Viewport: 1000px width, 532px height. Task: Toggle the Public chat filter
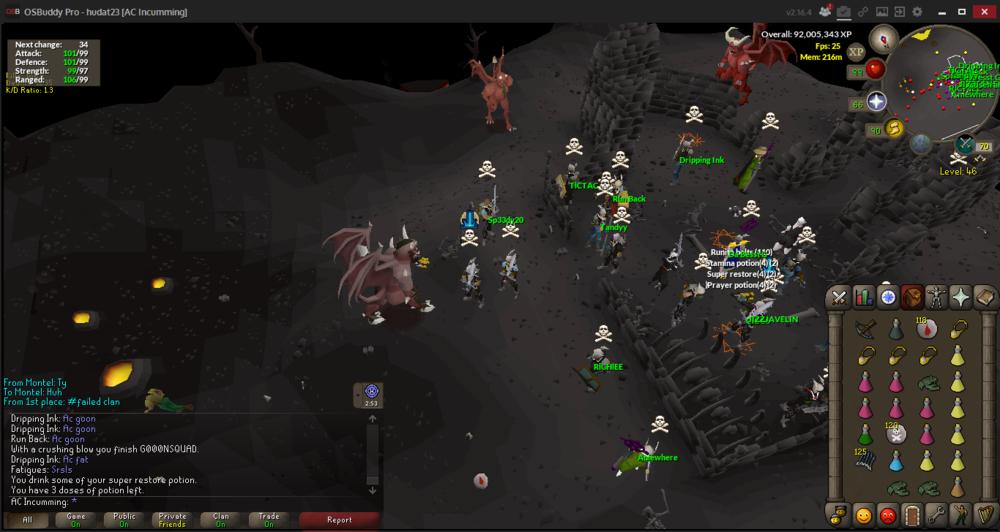(x=124, y=520)
